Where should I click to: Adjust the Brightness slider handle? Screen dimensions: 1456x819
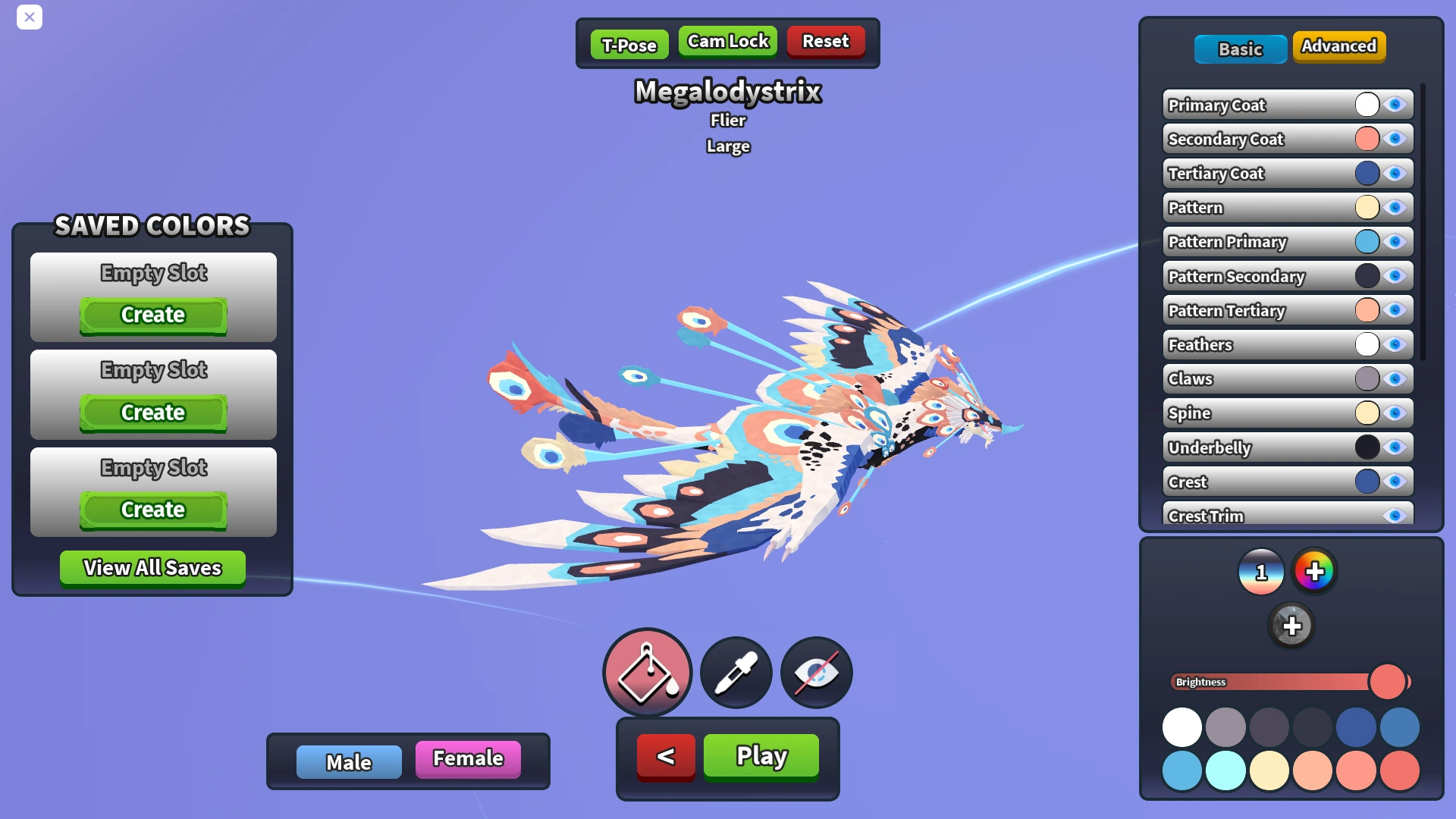click(x=1389, y=682)
